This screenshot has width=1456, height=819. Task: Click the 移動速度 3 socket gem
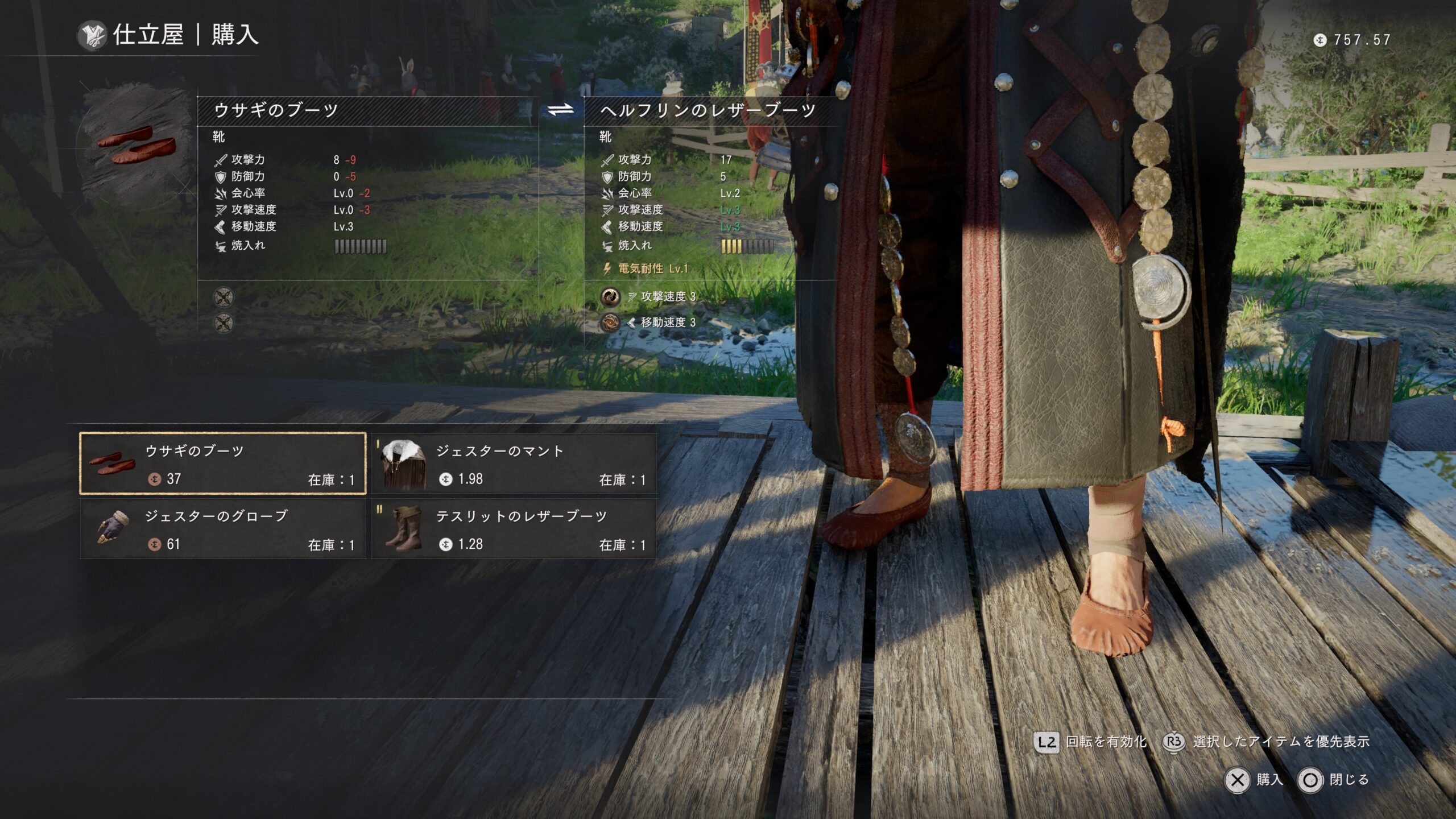pos(610,322)
